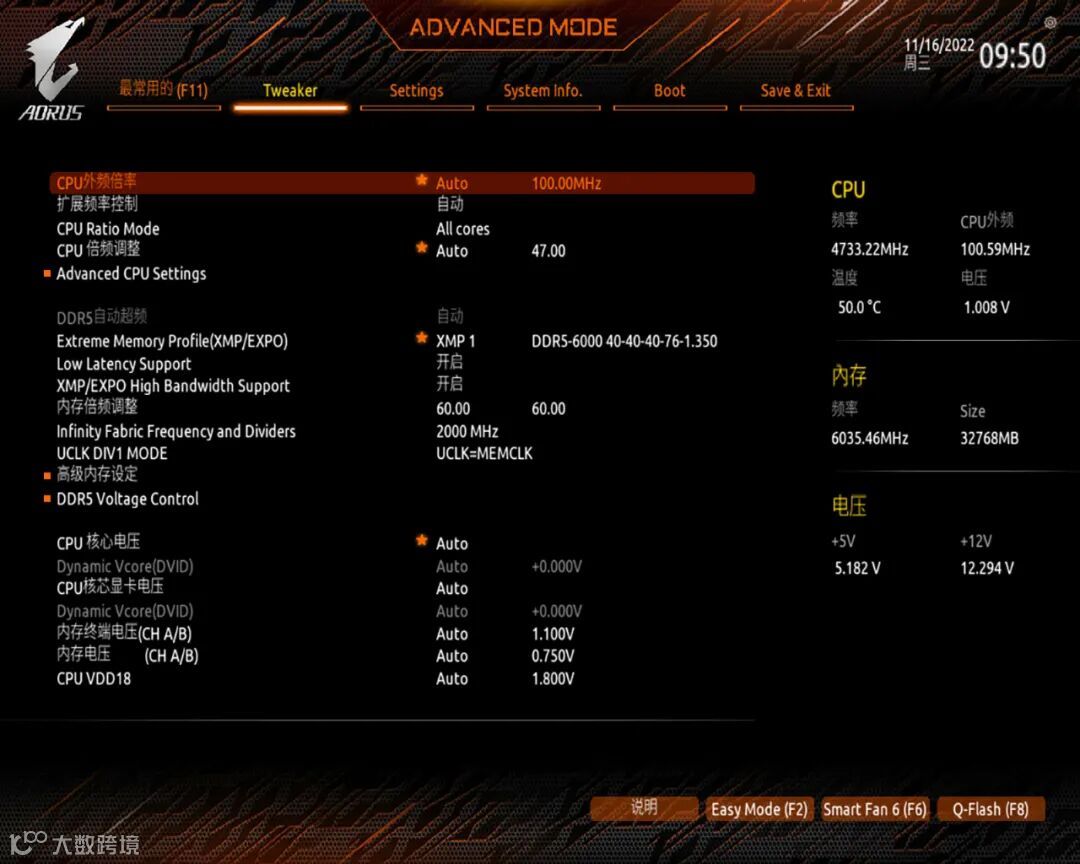Go to the Save & Exit tab
The image size is (1080, 864).
tap(795, 91)
